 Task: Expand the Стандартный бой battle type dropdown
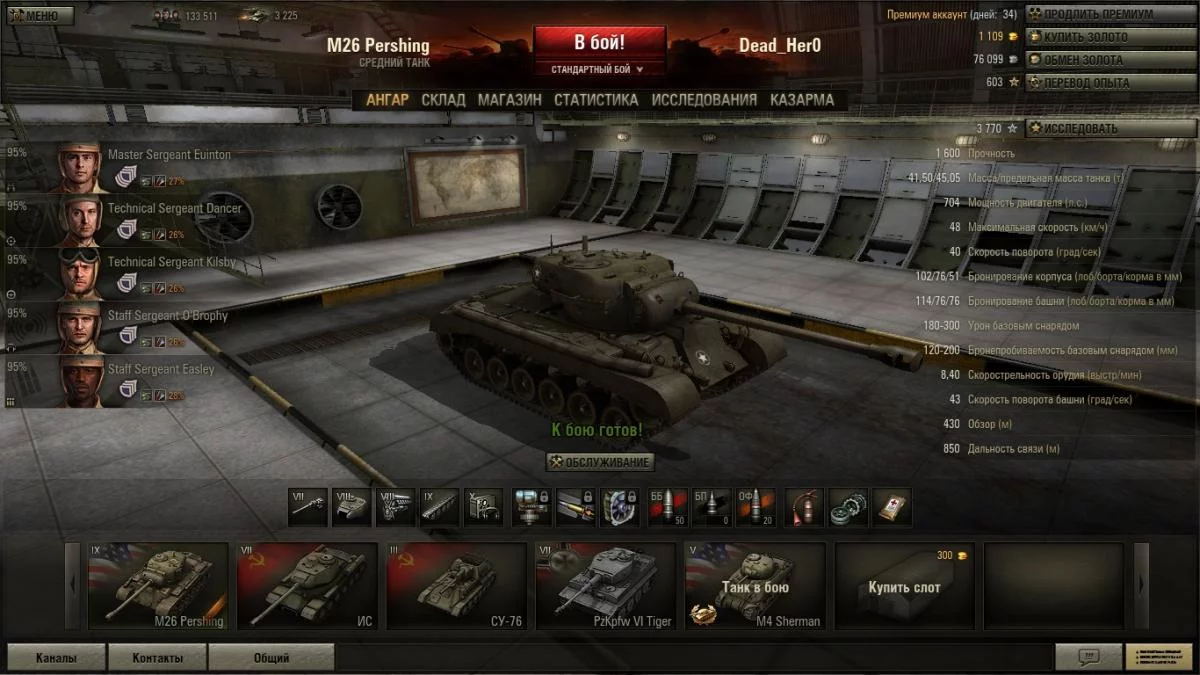pos(599,70)
